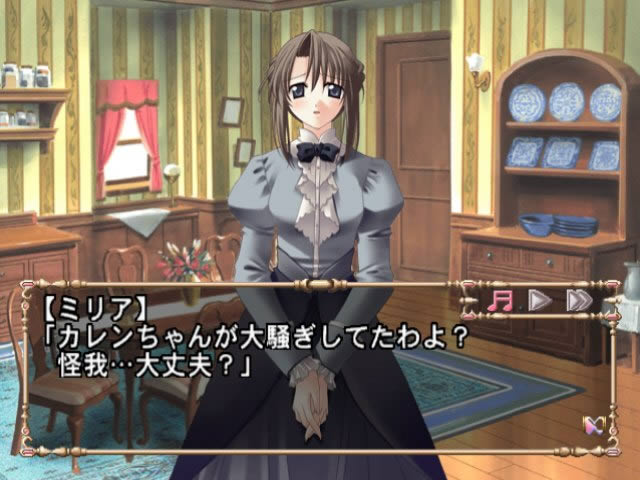Start auto-play with the single arrow button
This screenshot has width=640, height=480.
[539, 300]
